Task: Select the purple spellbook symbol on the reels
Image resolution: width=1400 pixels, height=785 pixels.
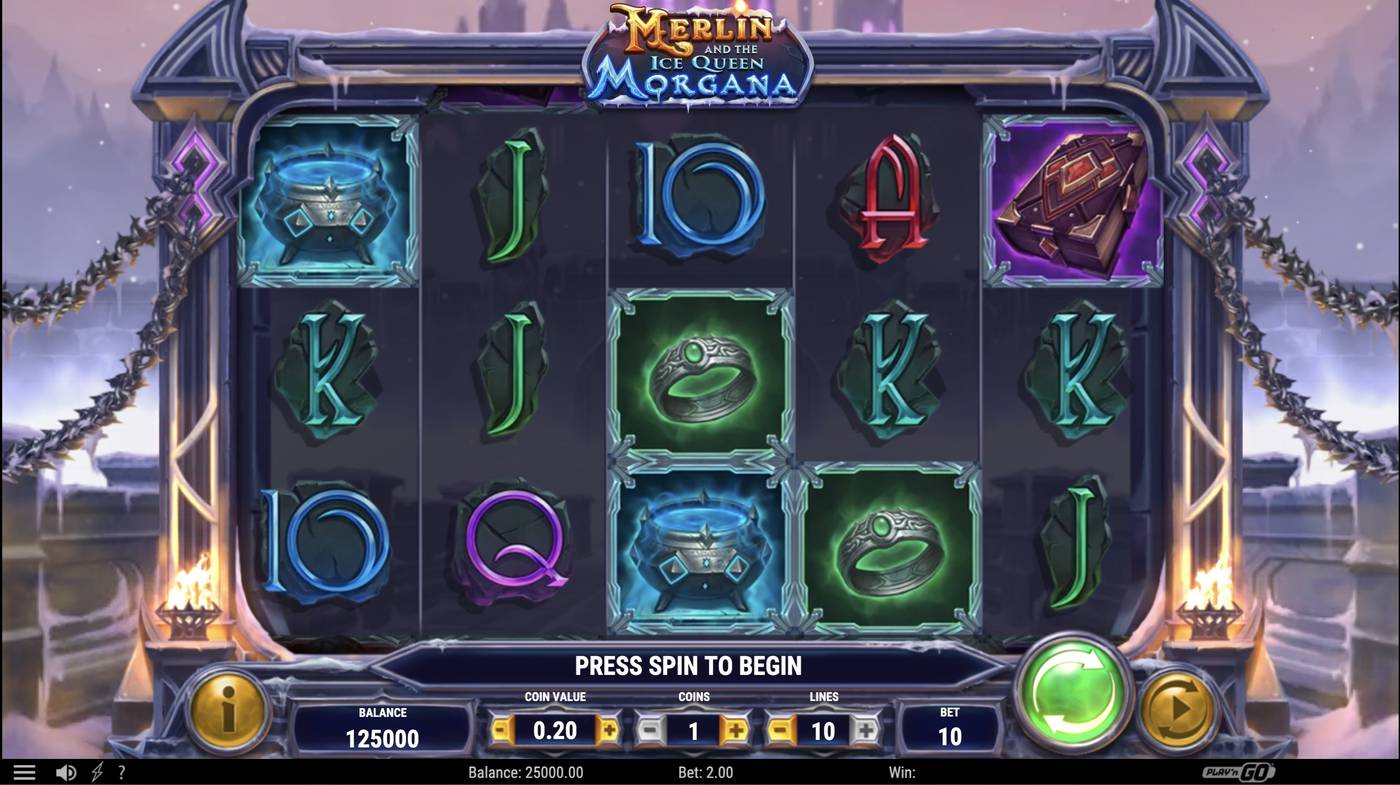Action: pyautogui.click(x=1072, y=198)
